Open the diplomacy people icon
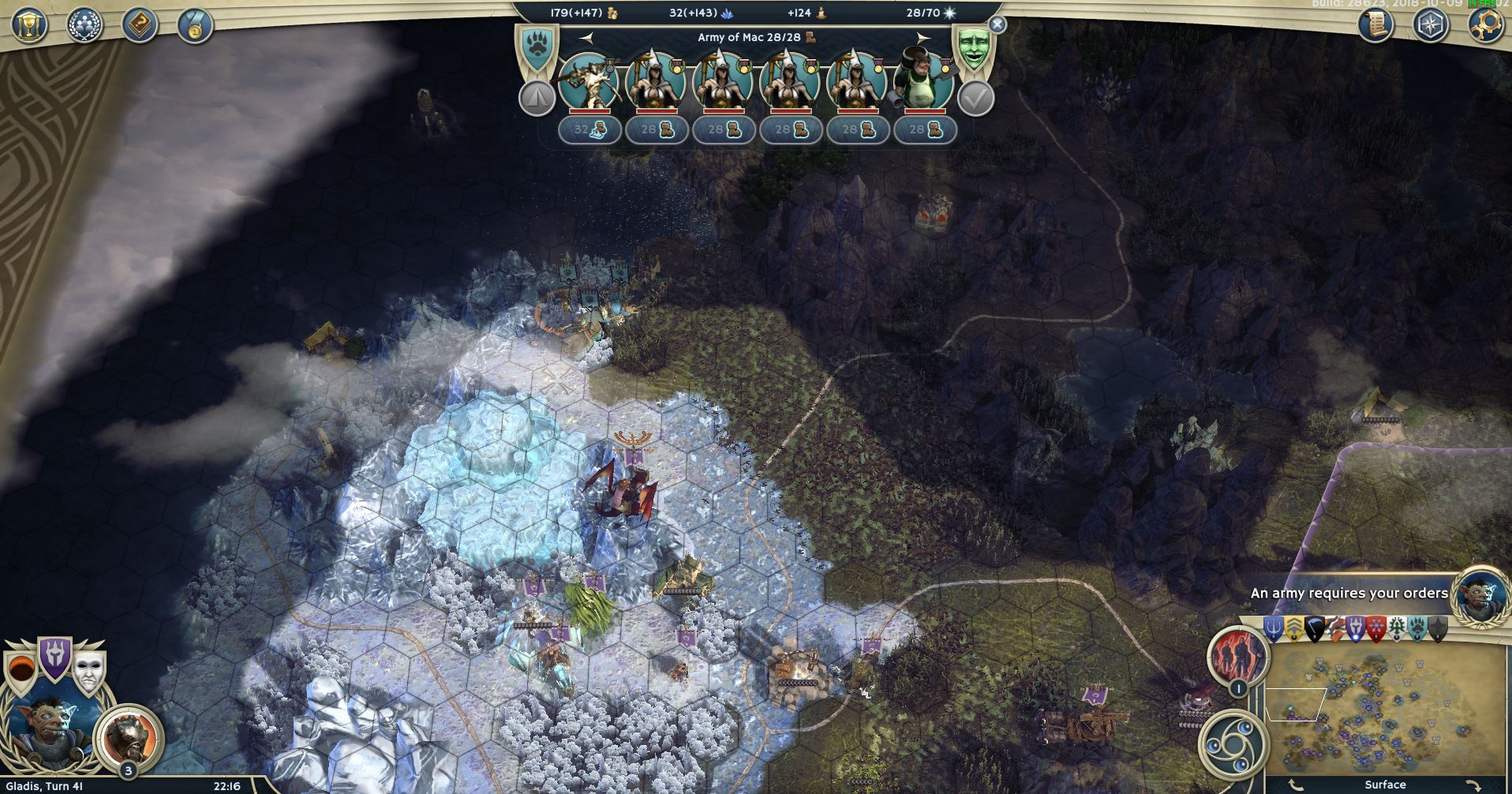 click(x=84, y=24)
